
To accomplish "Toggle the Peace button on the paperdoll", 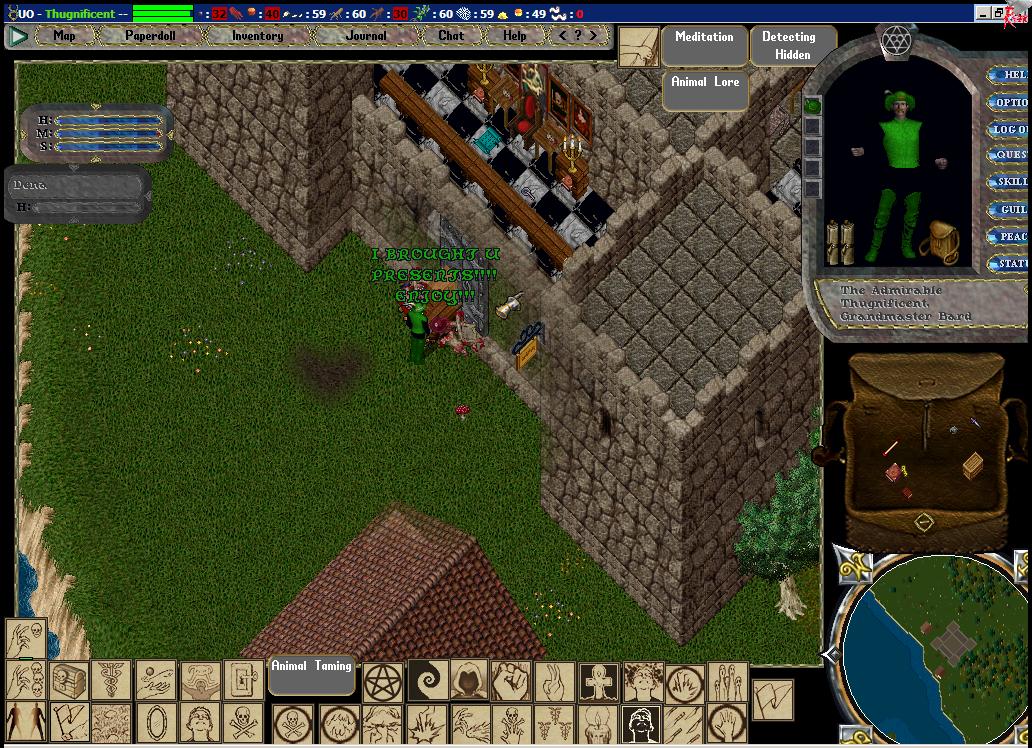I will [x=1009, y=237].
